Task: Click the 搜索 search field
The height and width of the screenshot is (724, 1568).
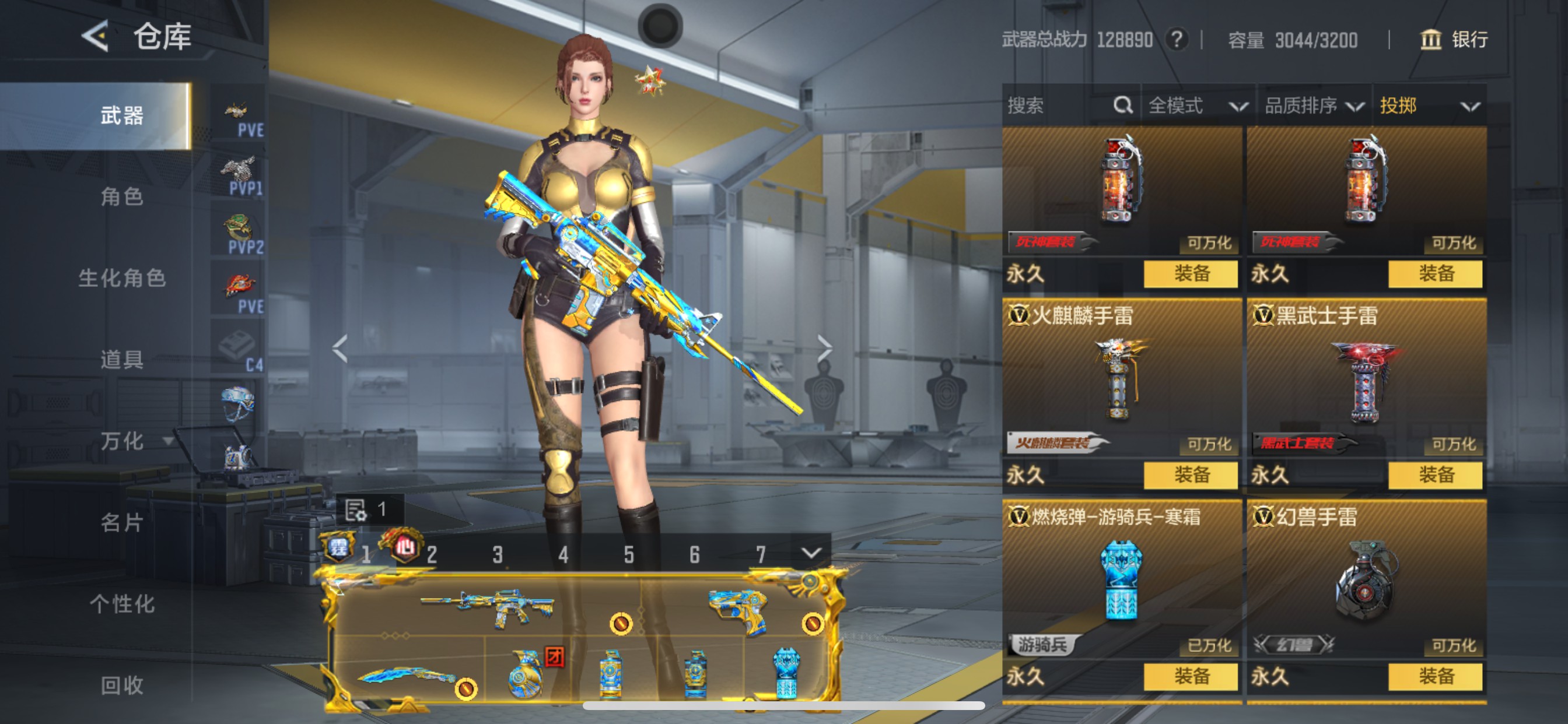Action: [1059, 106]
